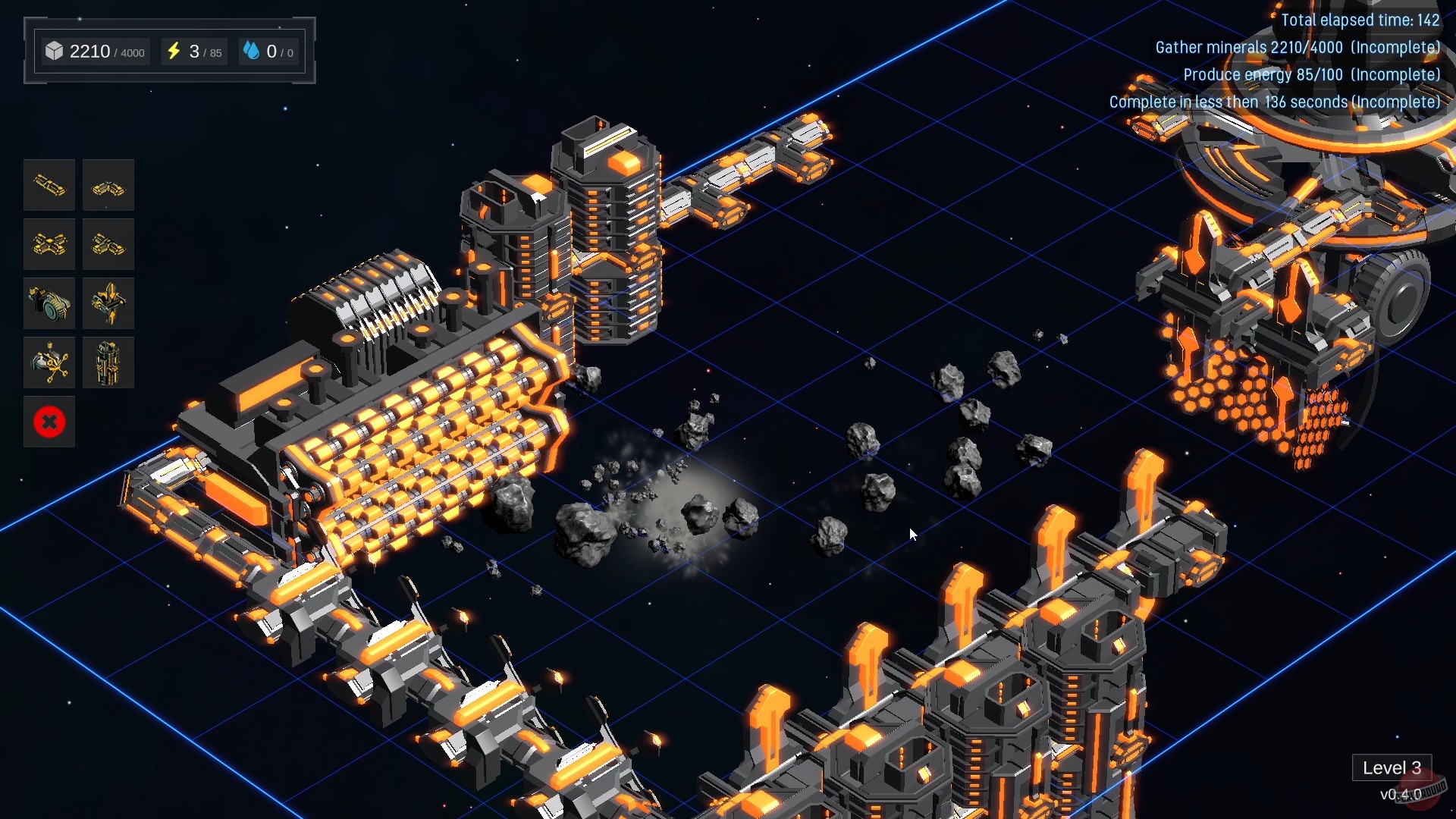Viewport: 1456px width, 819px height.
Task: Choose the T-junction conveyor building icon
Action: click(108, 244)
